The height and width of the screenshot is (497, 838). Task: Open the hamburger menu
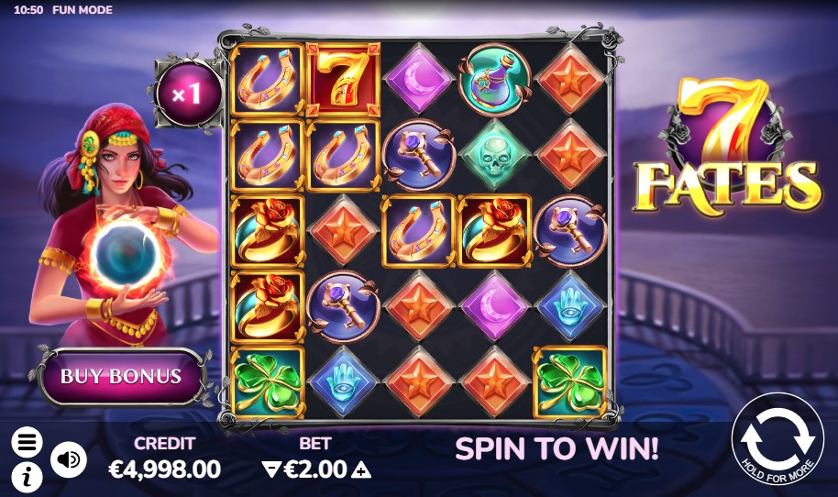point(27,441)
